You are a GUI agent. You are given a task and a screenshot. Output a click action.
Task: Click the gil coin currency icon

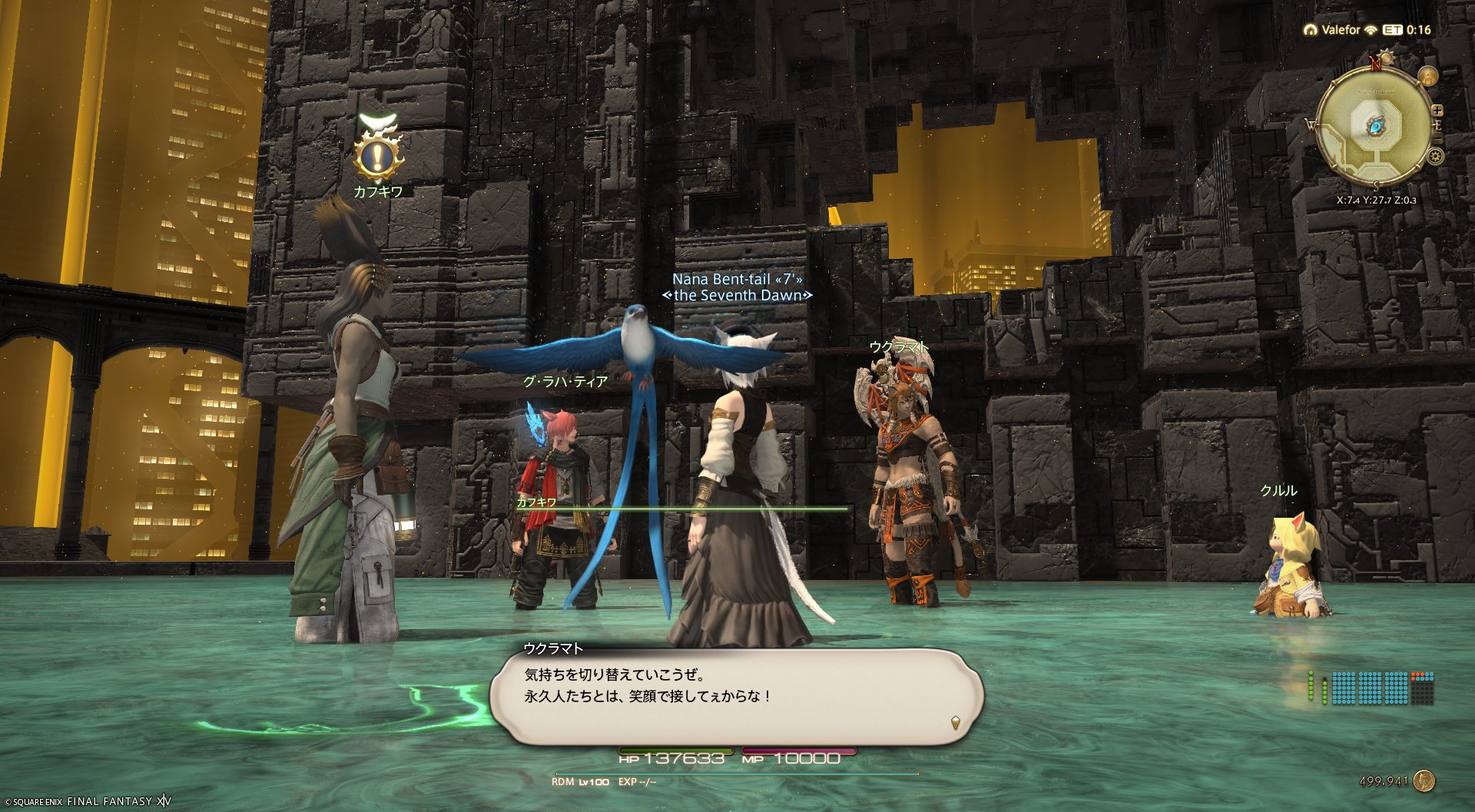(1424, 781)
